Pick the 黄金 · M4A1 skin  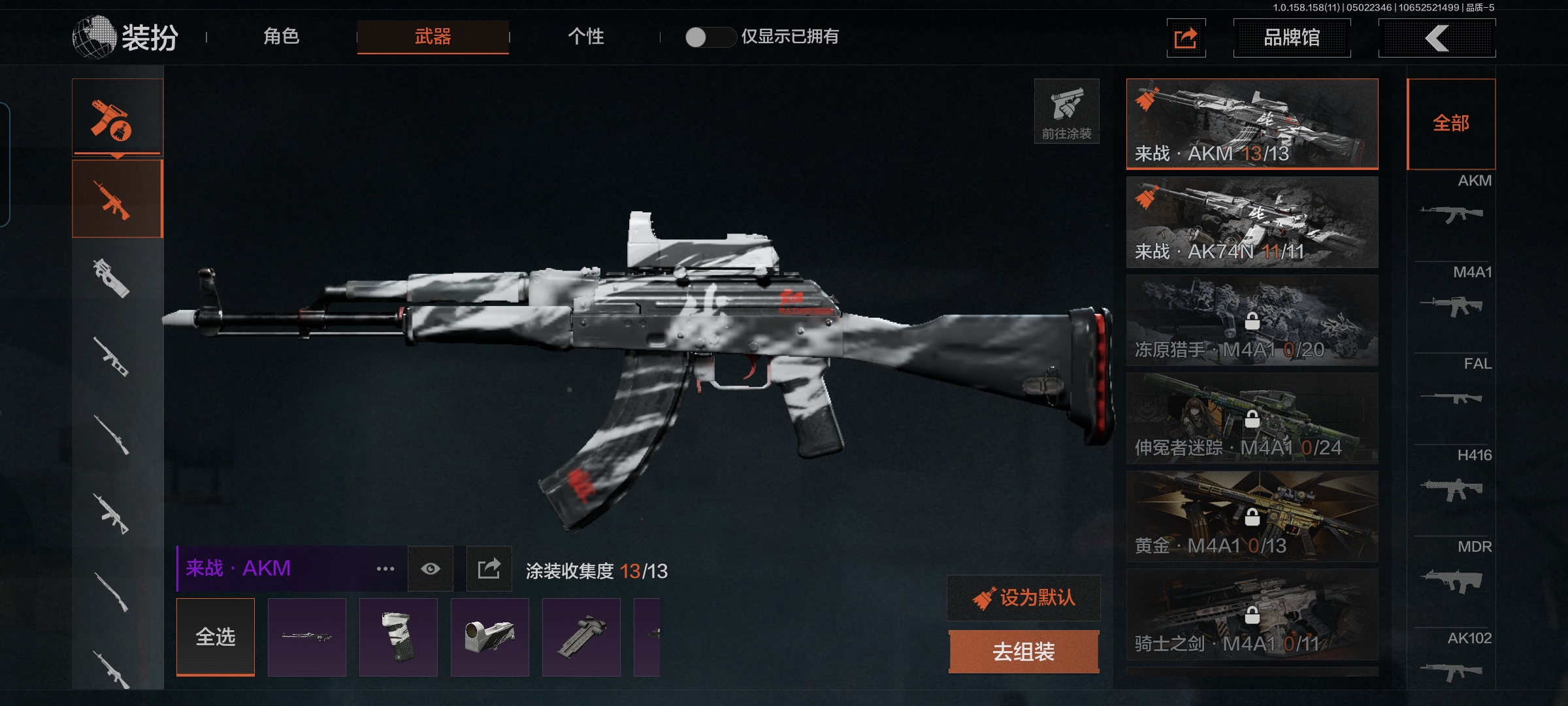pos(1252,516)
